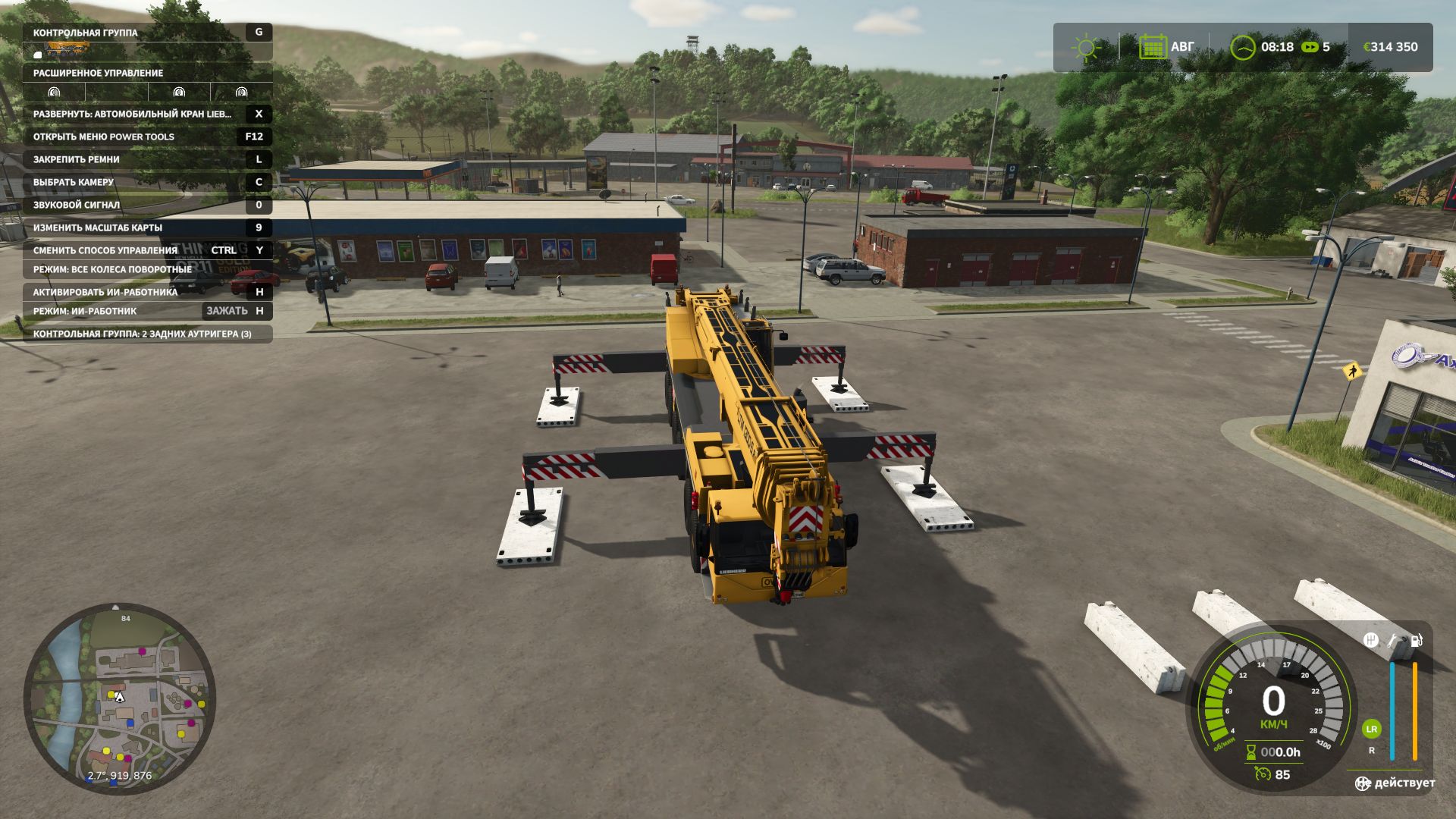Click the gearbox shifter icon
This screenshot has height=819, width=1456.
[1371, 640]
